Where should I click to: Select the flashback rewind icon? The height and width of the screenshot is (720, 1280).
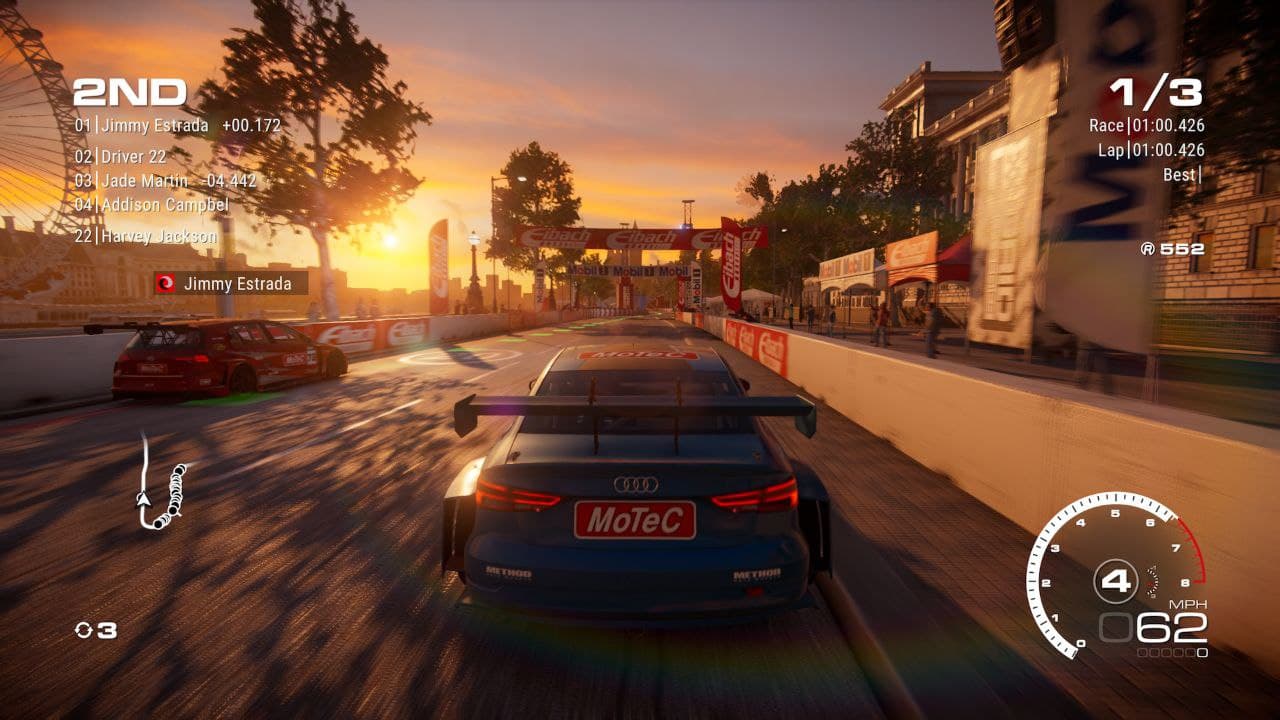(84, 630)
